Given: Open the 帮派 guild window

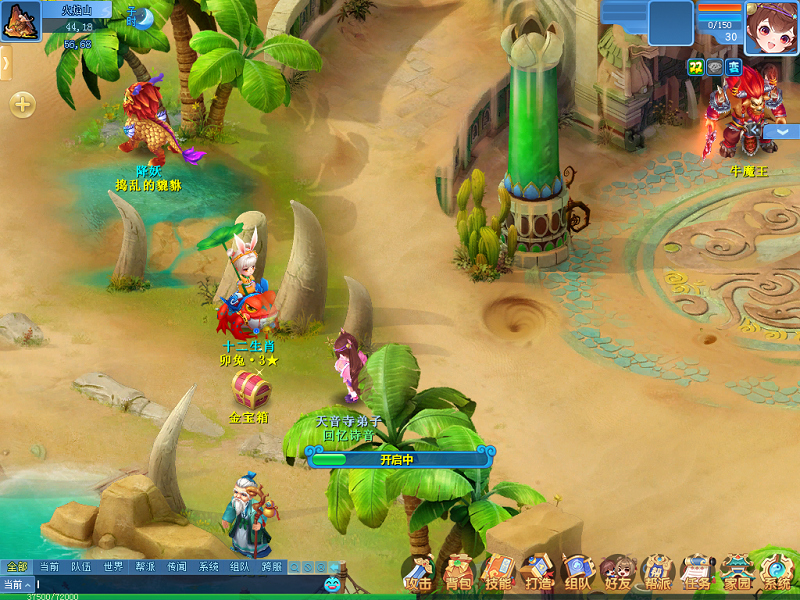Looking at the screenshot, I should click(x=657, y=573).
